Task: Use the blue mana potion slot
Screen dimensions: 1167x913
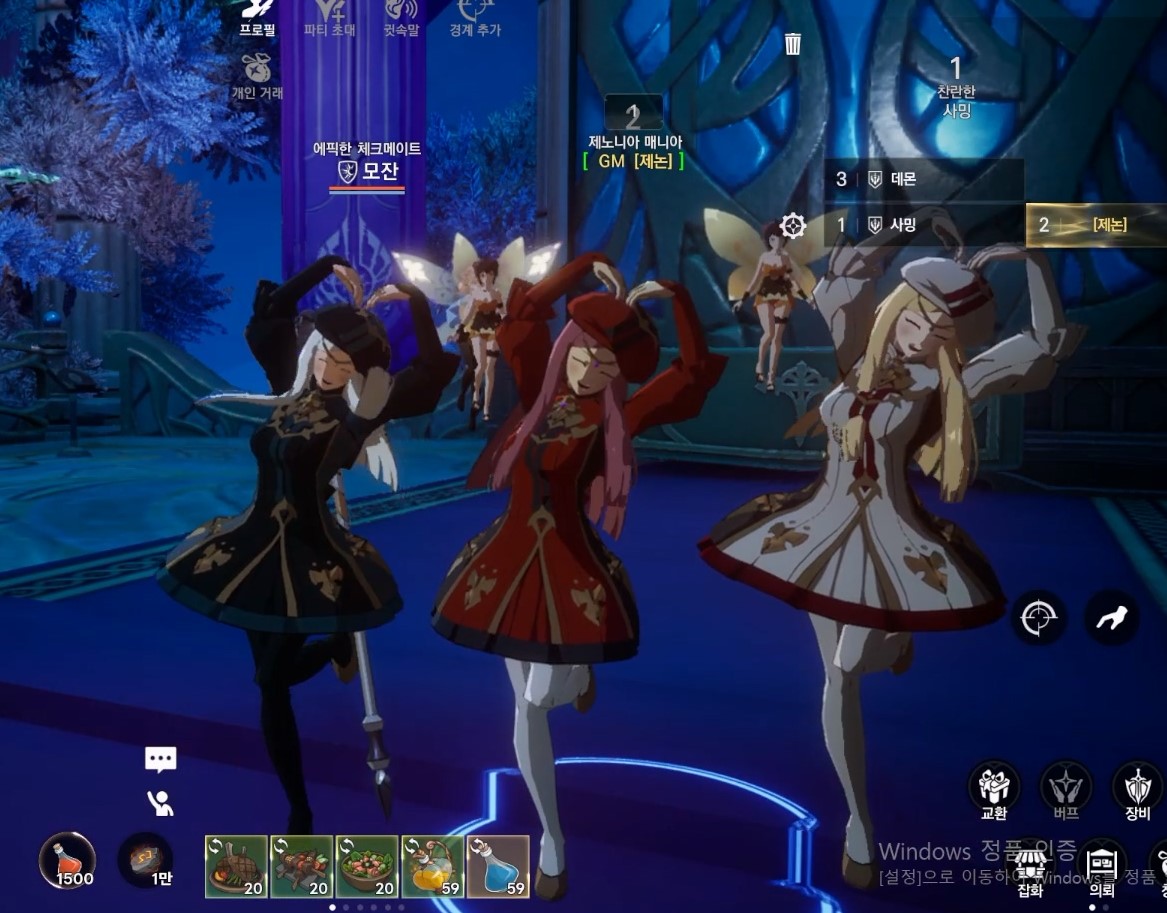Action: pyautogui.click(x=498, y=866)
